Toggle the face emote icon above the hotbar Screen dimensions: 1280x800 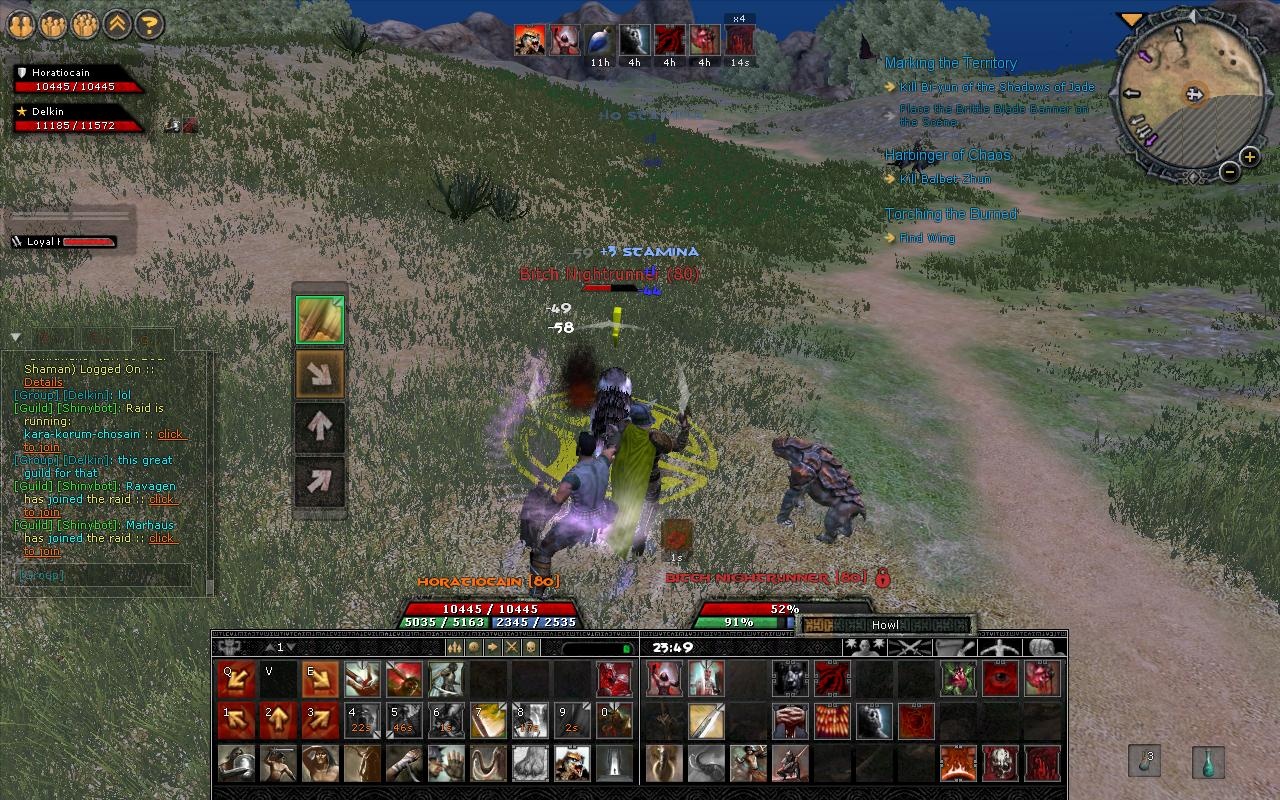point(474,646)
